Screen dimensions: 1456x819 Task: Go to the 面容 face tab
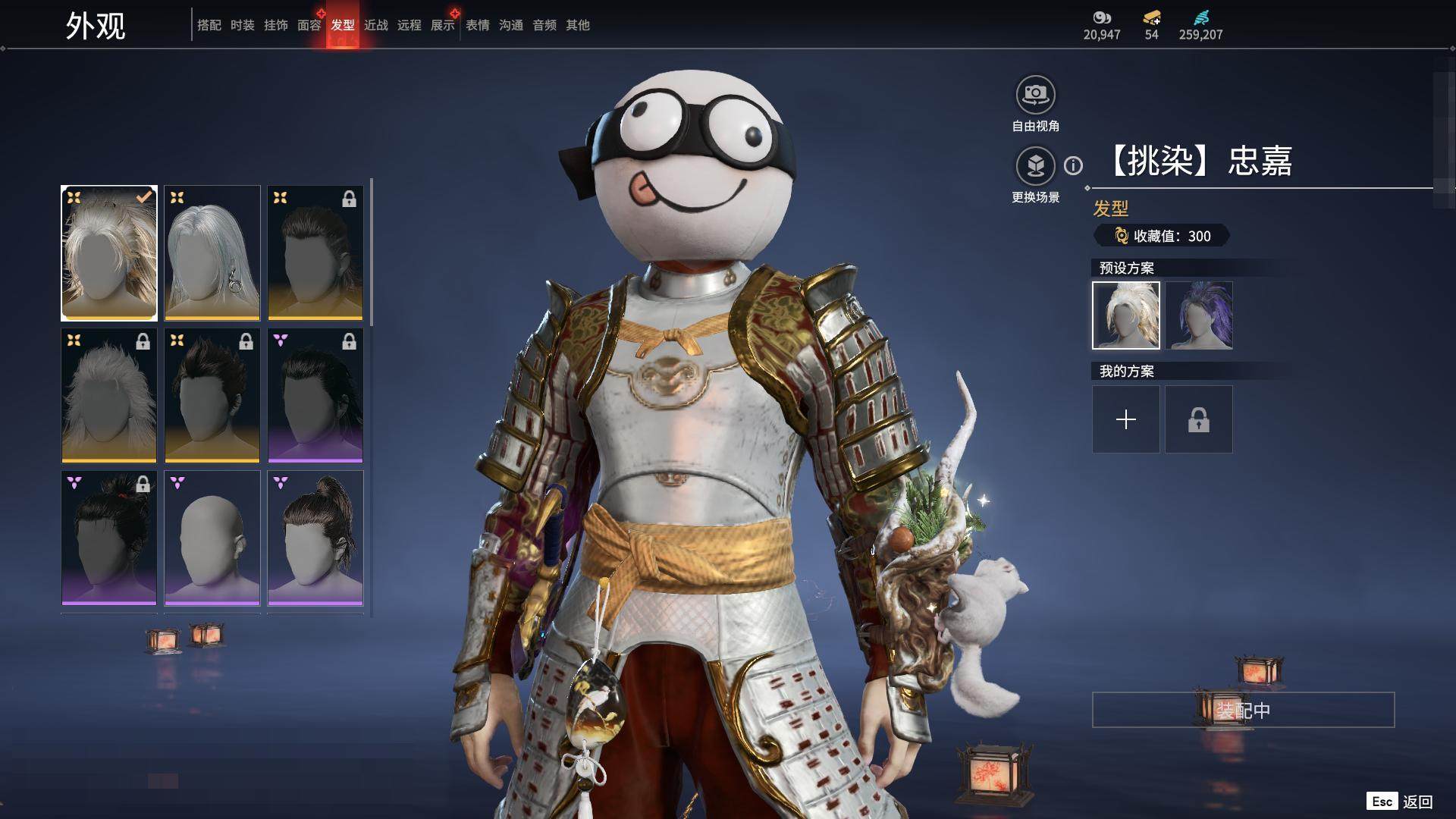tap(309, 25)
